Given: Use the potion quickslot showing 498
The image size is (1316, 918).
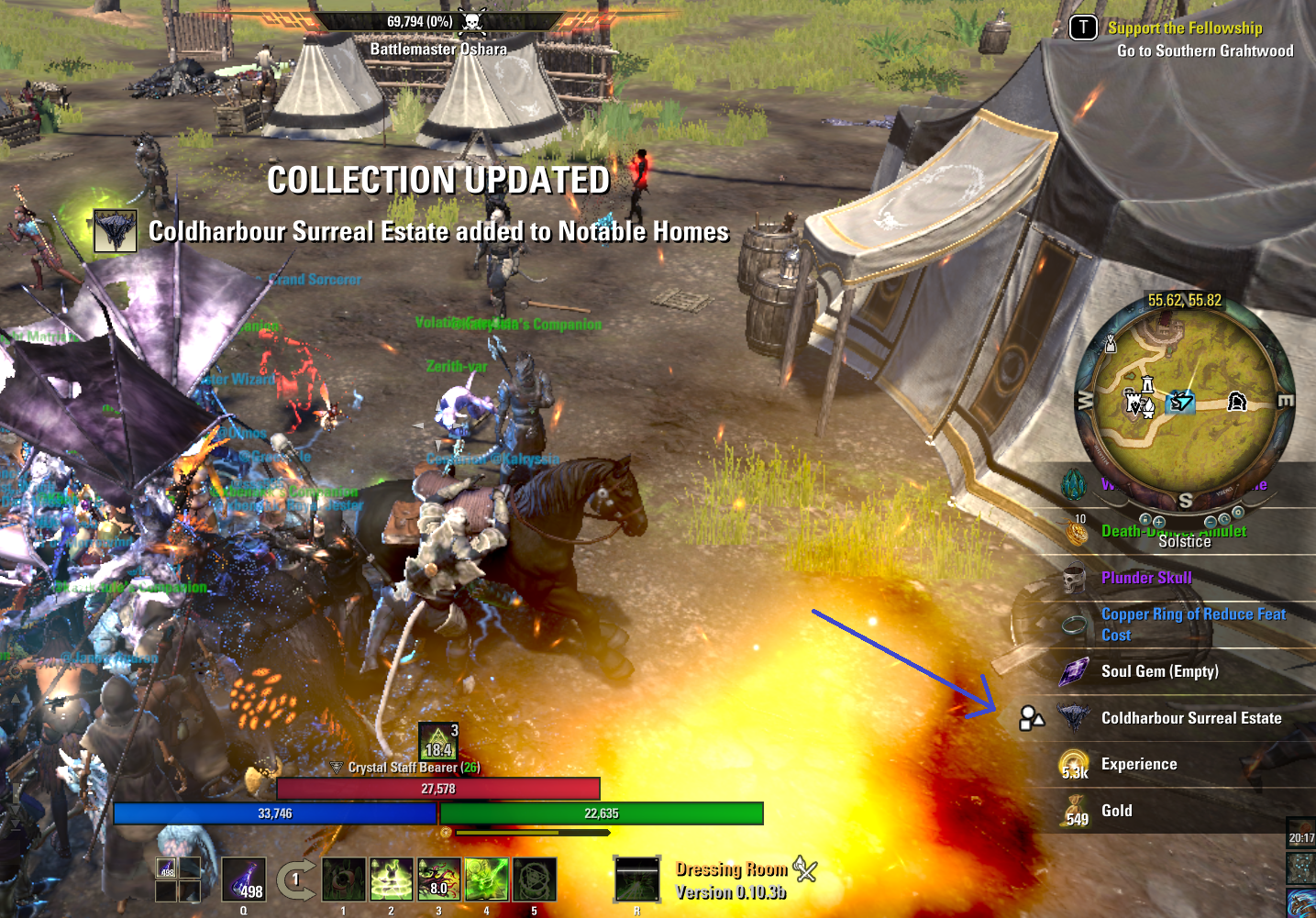Looking at the screenshot, I should [244, 879].
